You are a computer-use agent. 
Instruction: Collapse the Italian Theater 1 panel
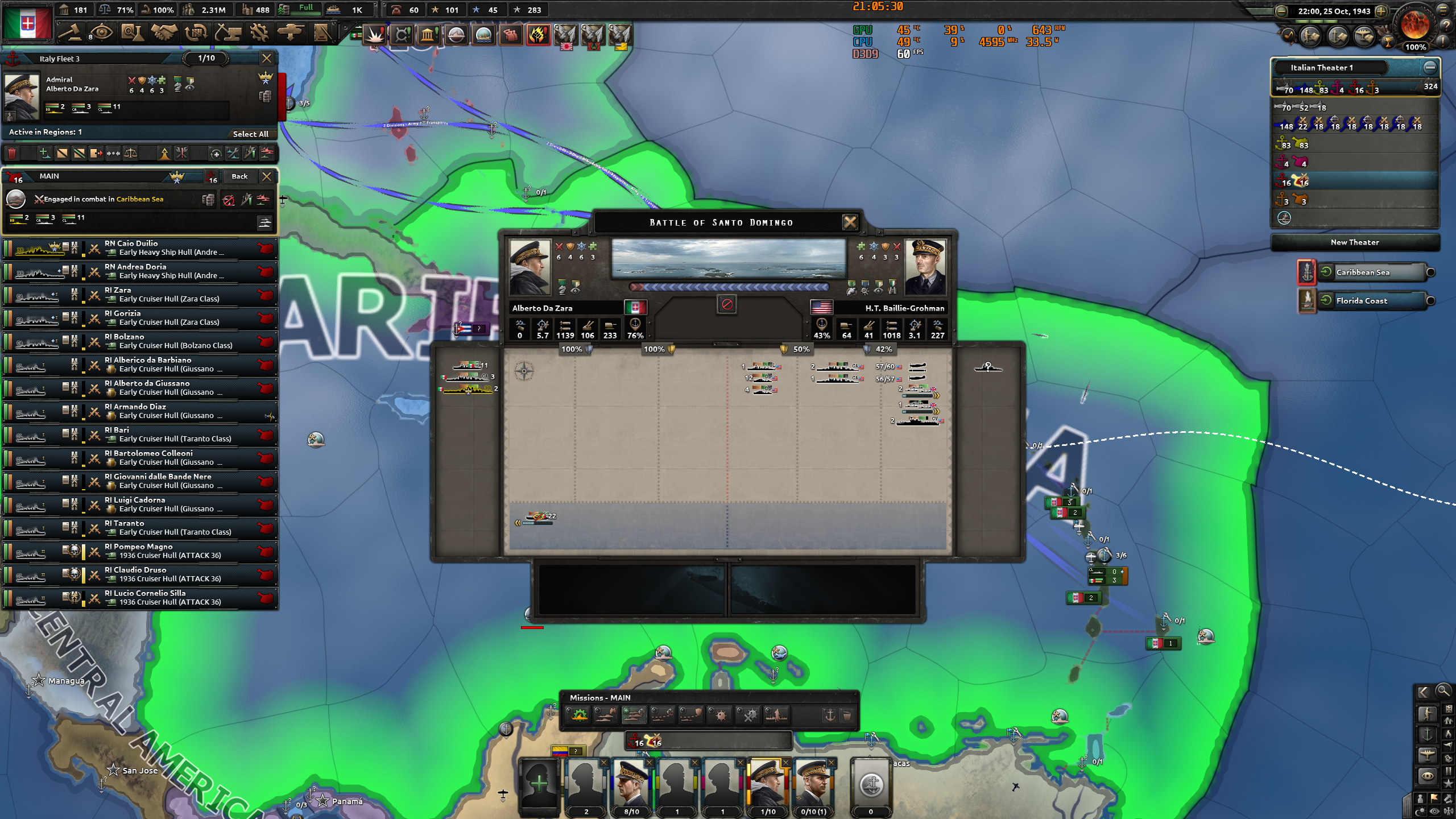point(1429,67)
